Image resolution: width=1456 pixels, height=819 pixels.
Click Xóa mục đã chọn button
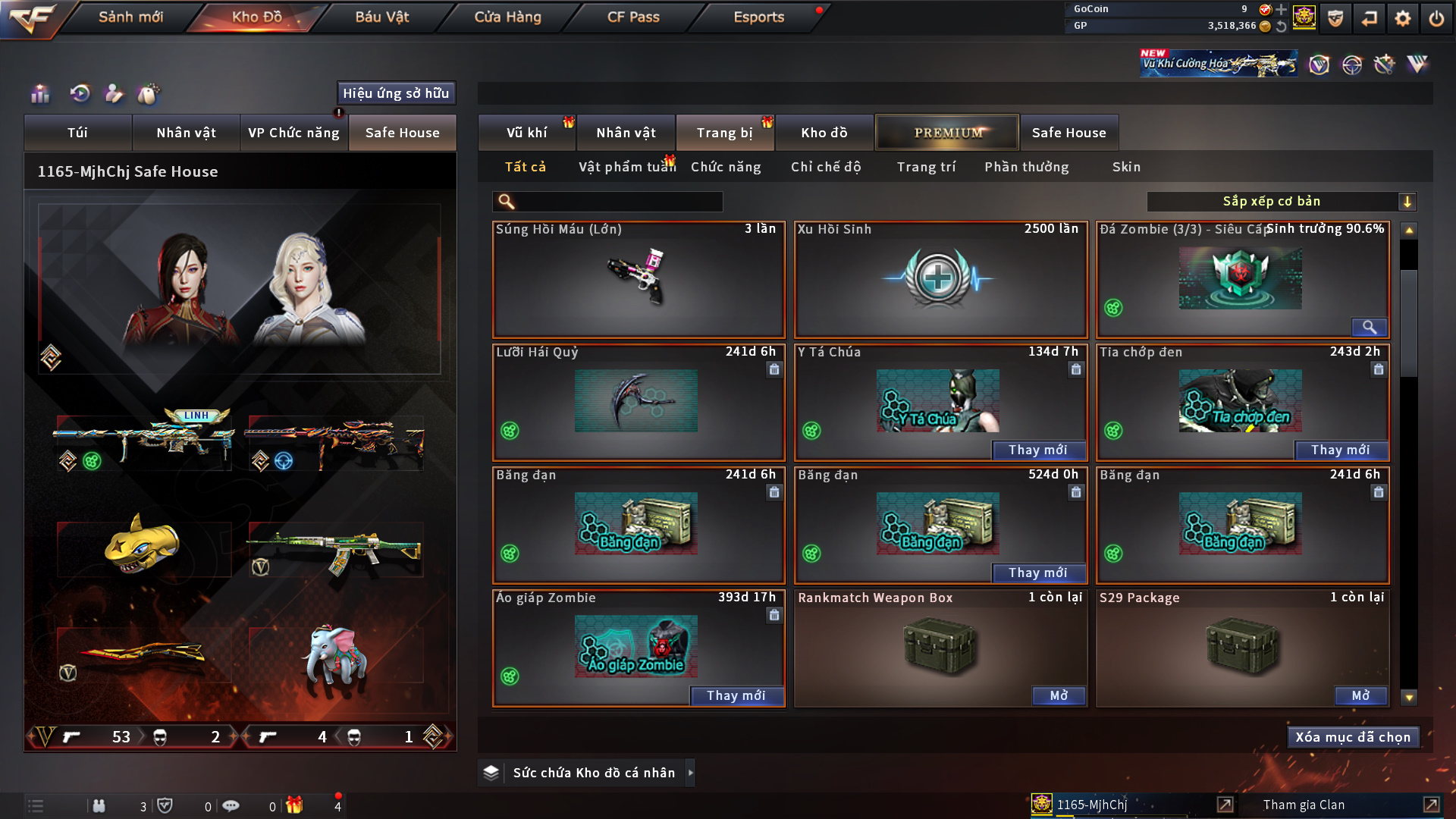coord(1353,737)
